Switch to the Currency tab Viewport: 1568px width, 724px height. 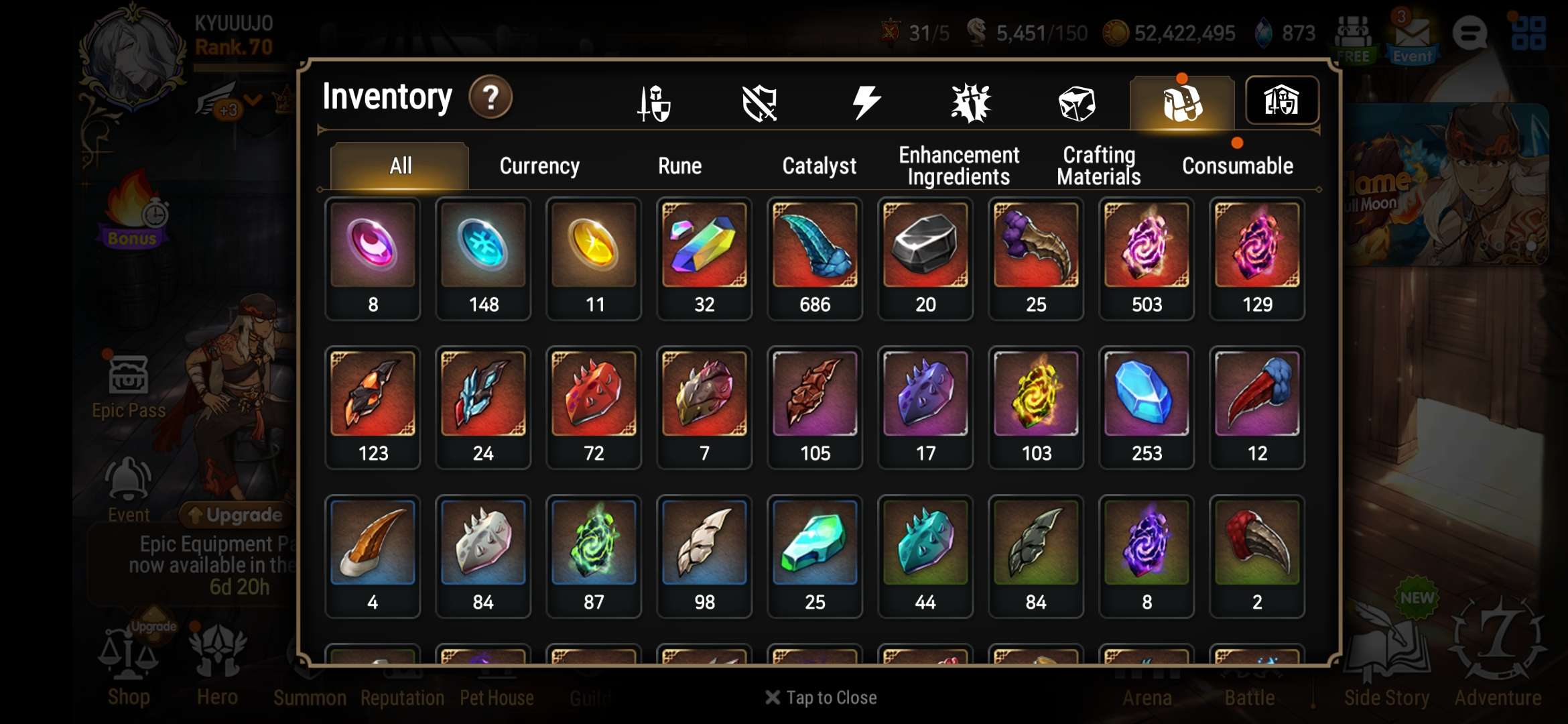pos(539,166)
